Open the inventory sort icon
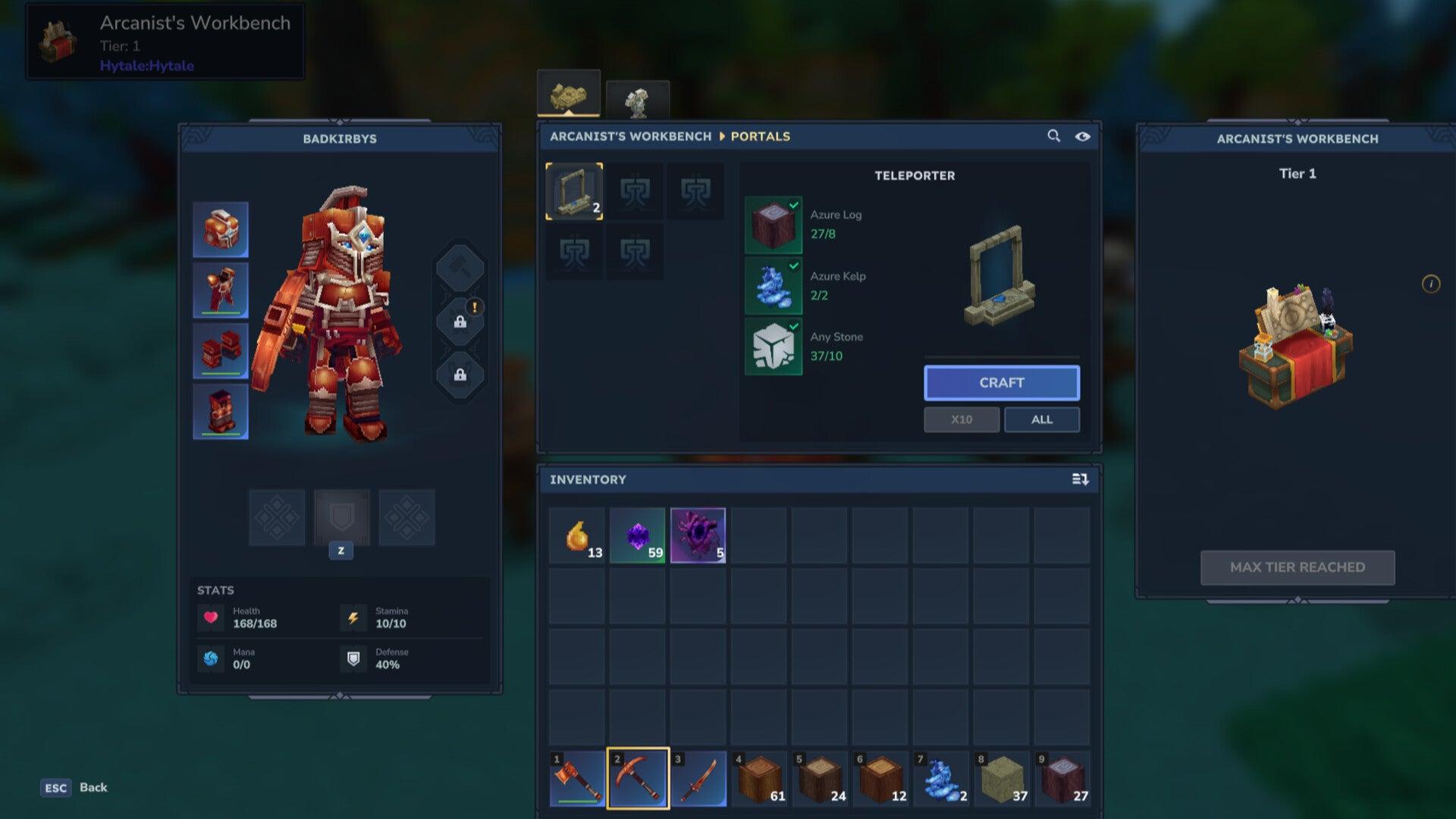 click(x=1080, y=479)
